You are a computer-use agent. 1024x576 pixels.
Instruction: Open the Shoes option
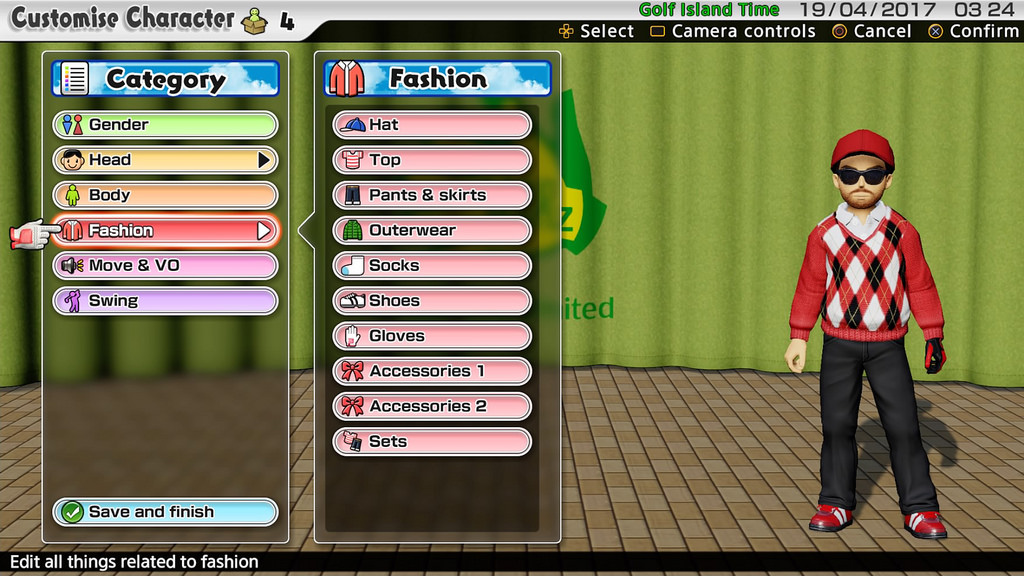431,301
